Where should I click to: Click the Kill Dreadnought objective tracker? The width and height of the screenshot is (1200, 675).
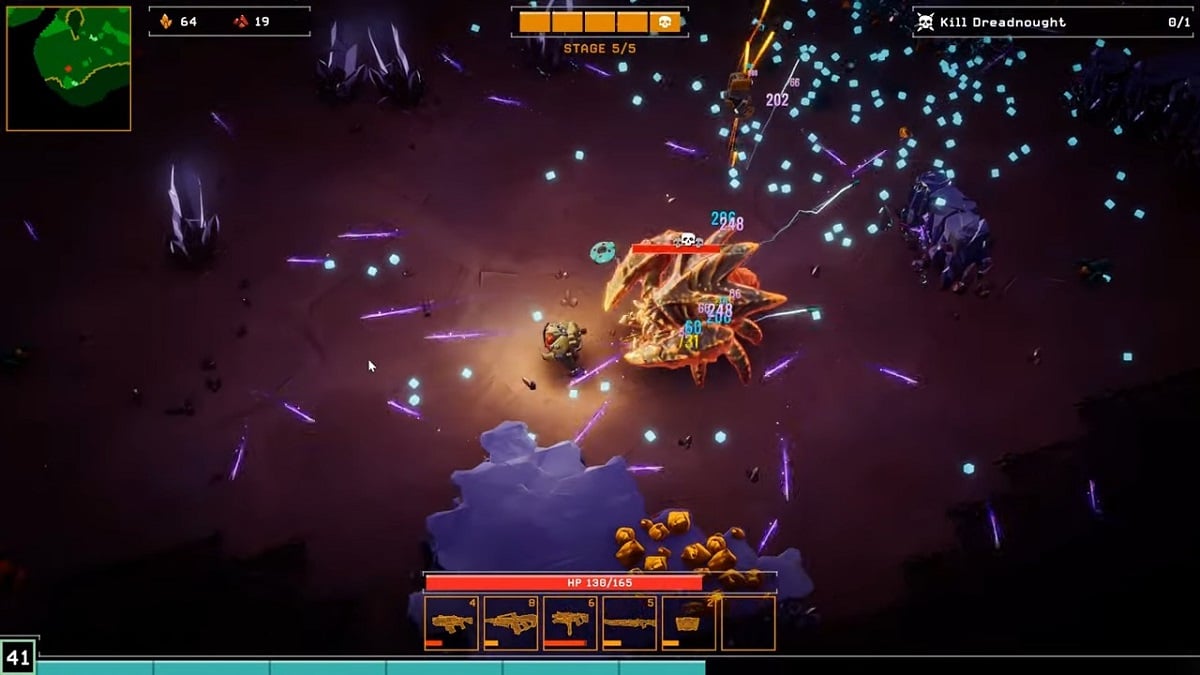[1052, 22]
